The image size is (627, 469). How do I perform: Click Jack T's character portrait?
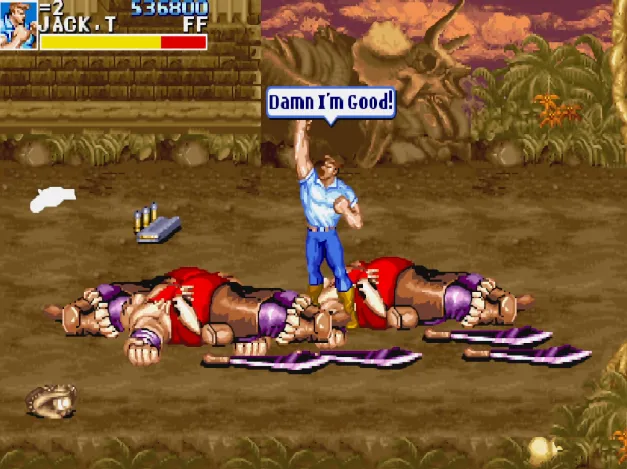(x=18, y=23)
